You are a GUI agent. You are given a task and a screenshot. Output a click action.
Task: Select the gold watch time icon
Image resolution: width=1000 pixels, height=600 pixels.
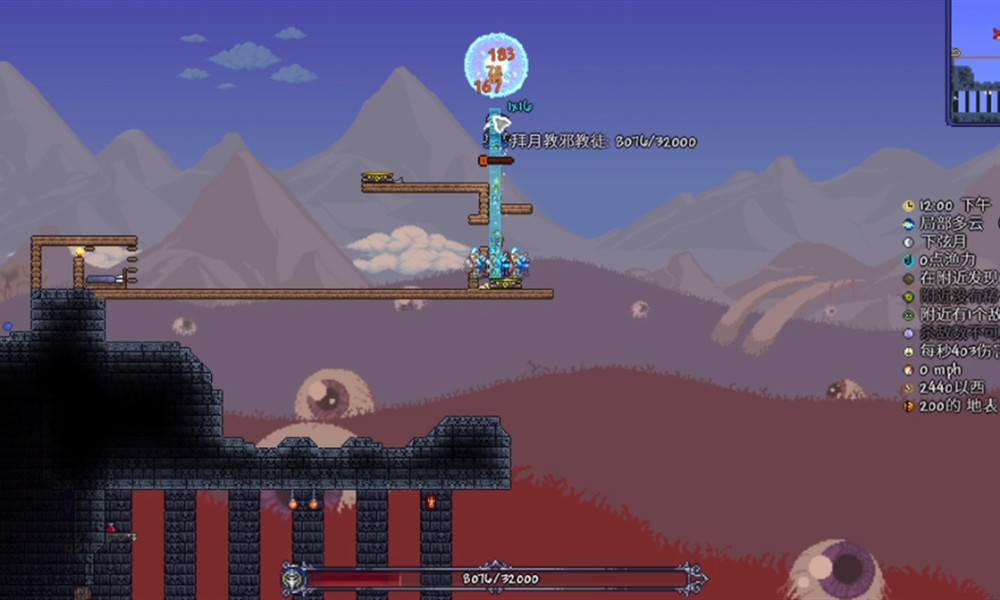tap(909, 205)
